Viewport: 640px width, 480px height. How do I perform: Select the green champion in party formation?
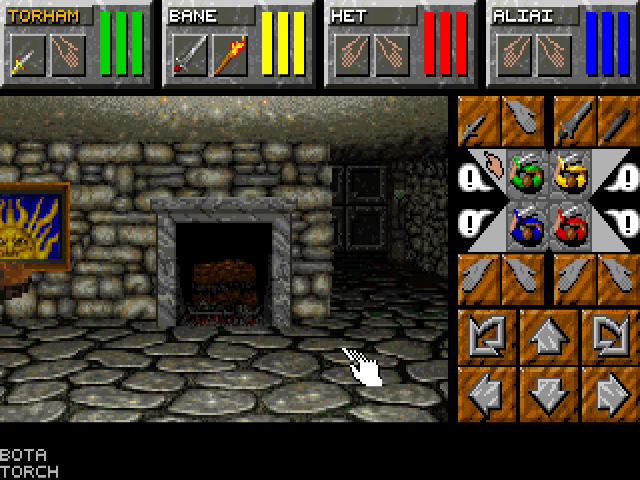coord(525,176)
